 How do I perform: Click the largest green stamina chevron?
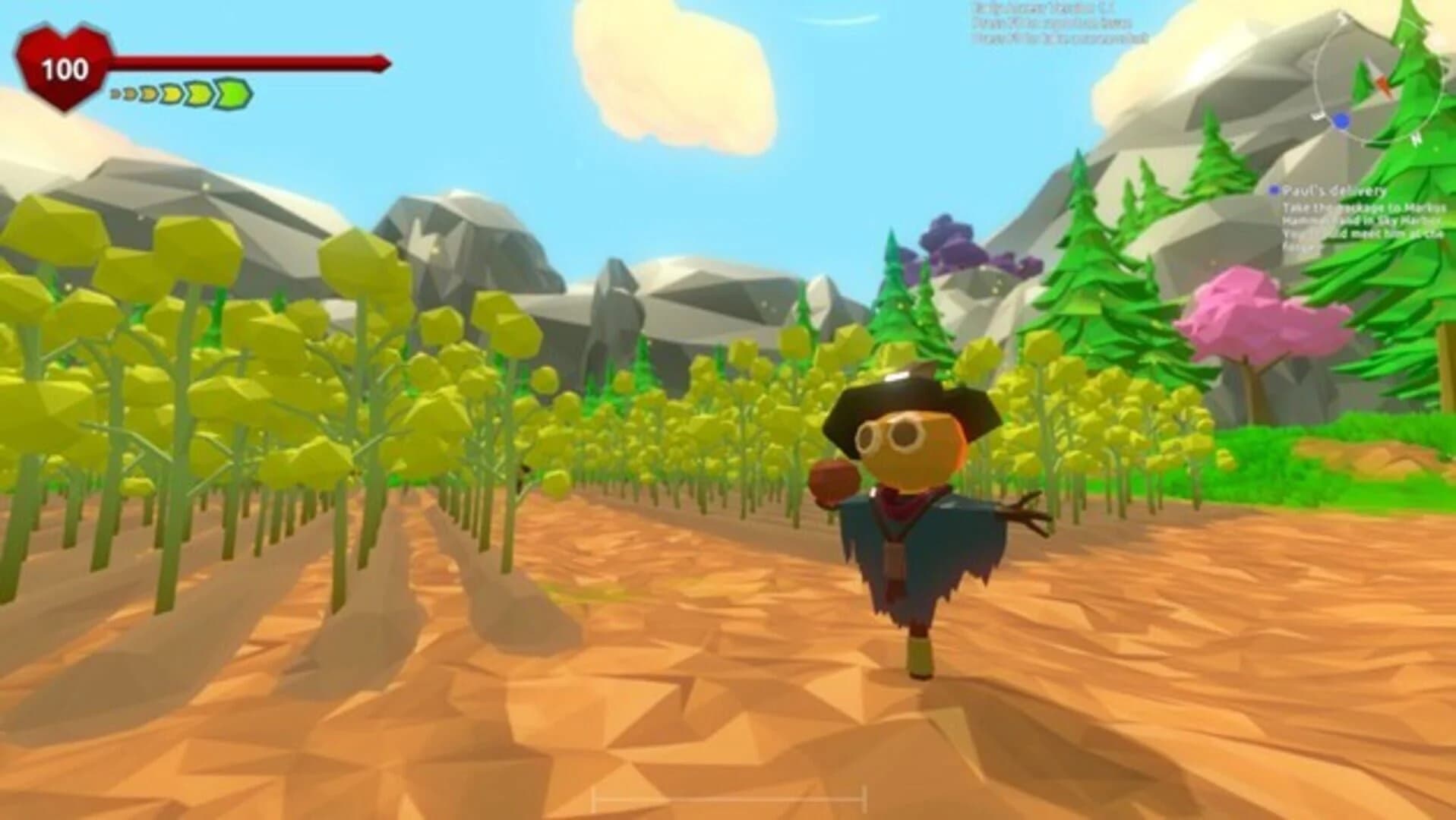[x=232, y=93]
